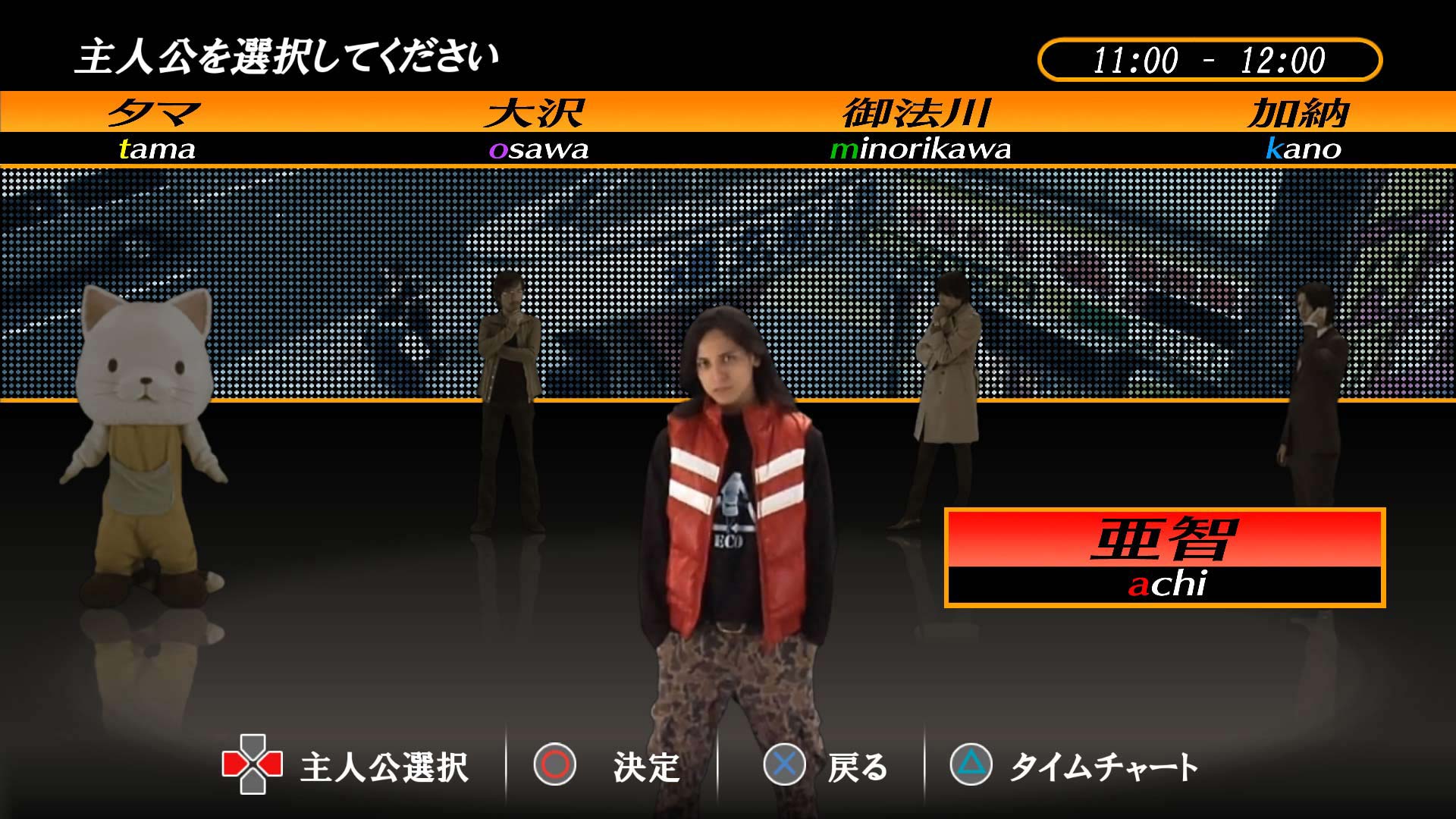Toggle selection to the tama name label
The width and height of the screenshot is (1456, 819).
coord(155,149)
